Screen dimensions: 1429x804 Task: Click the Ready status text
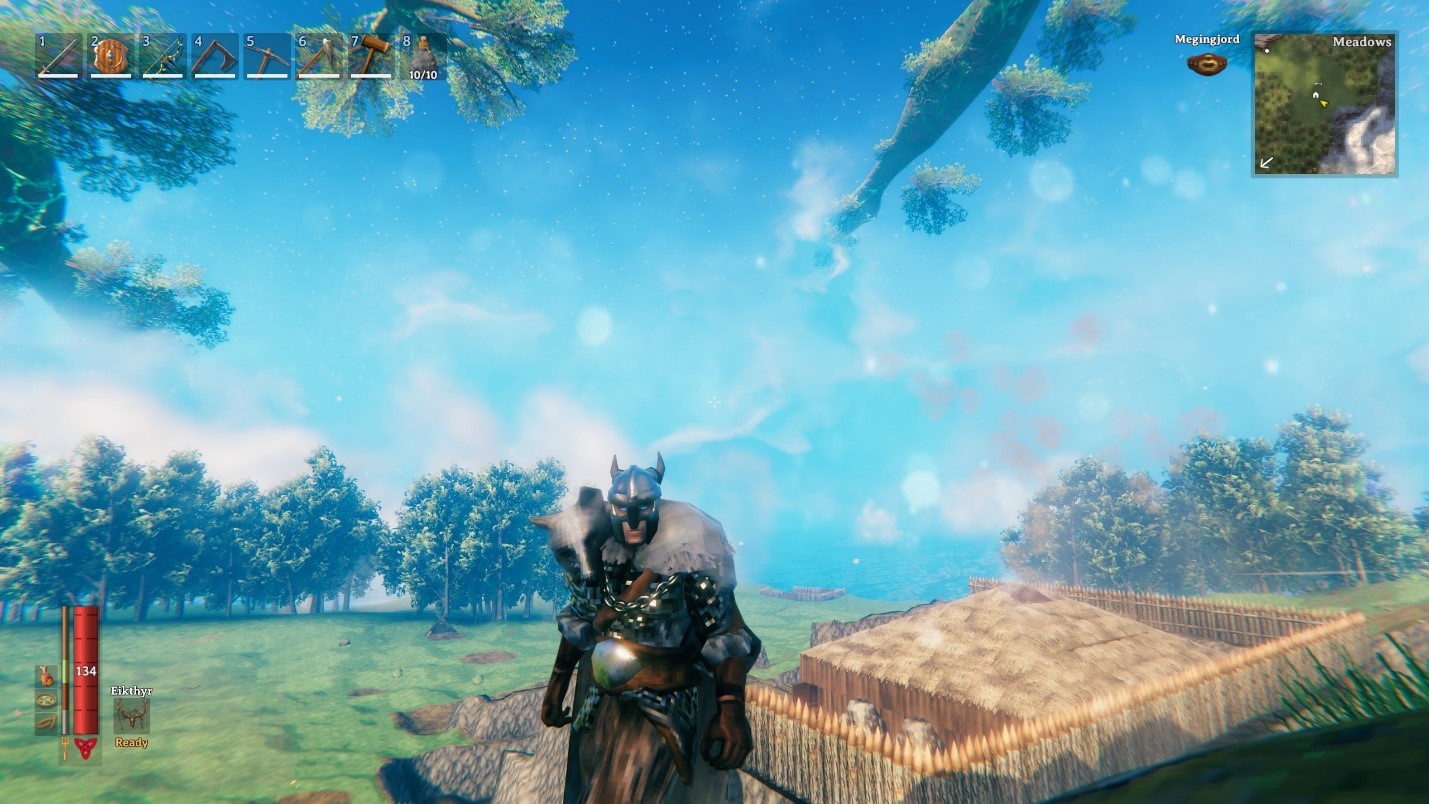tap(131, 742)
